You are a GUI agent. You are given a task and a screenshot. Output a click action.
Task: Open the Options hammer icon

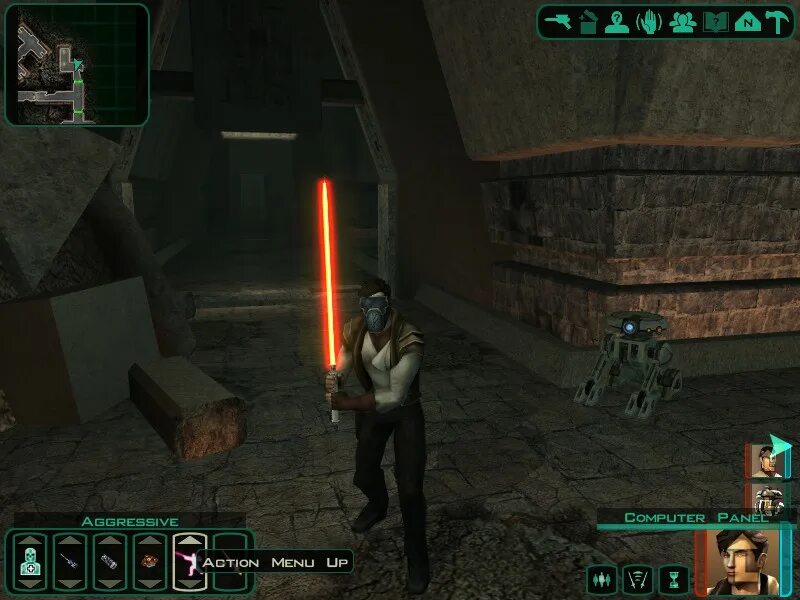pyautogui.click(x=775, y=22)
